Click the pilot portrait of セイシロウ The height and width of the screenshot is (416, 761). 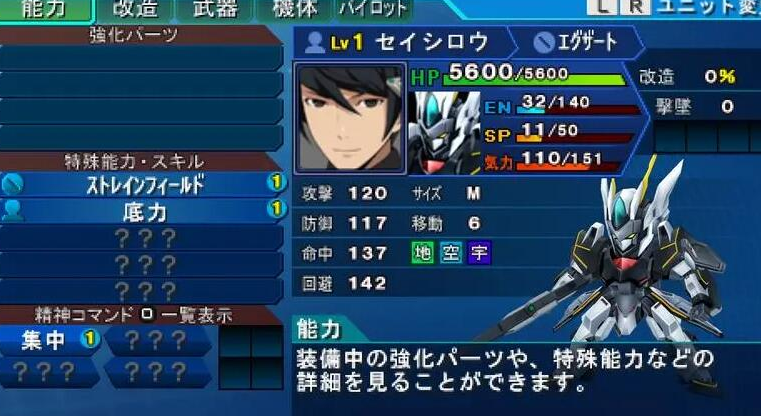[350, 120]
